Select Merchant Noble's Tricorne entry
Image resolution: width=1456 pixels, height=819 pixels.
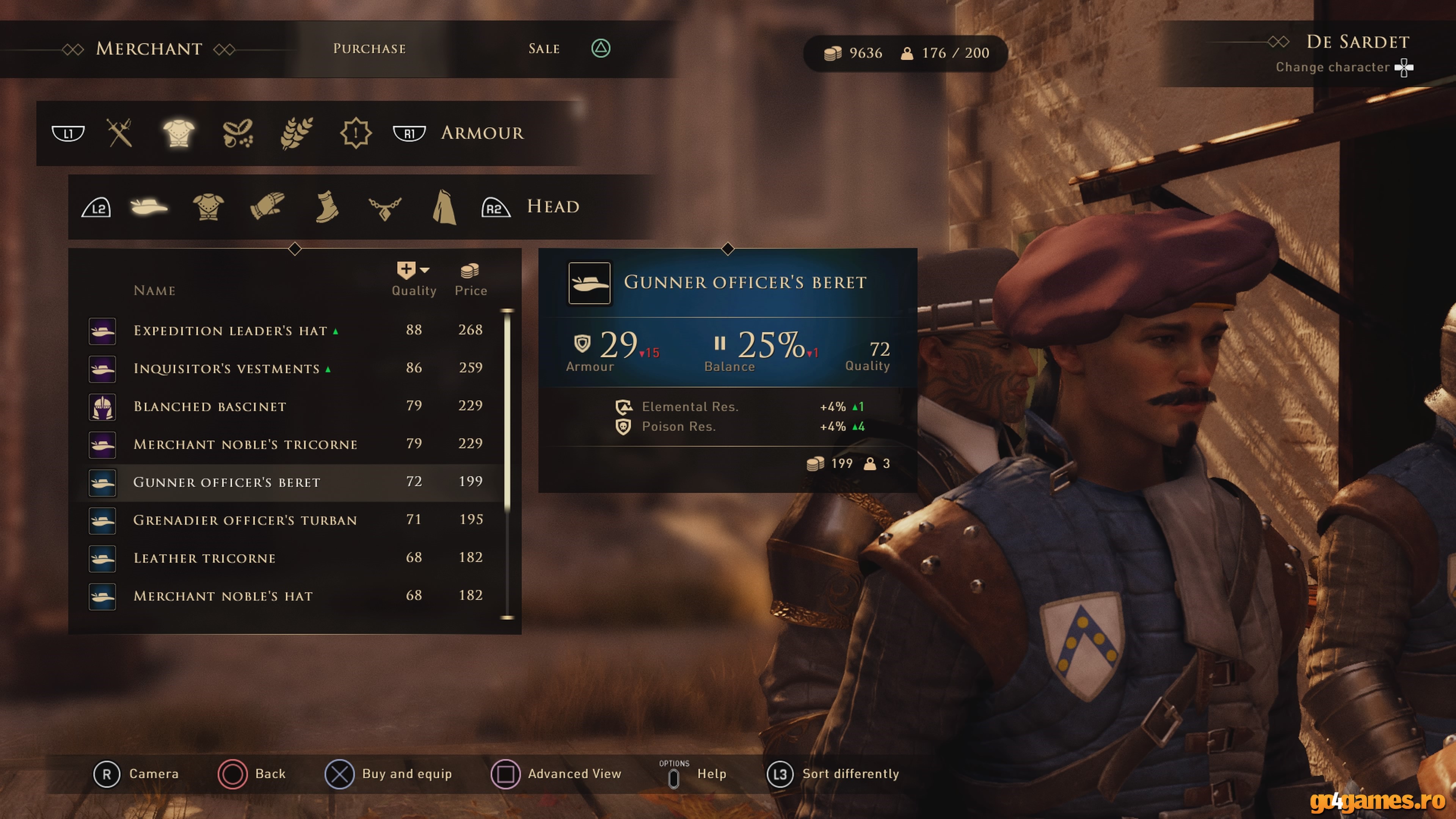pyautogui.click(x=245, y=444)
